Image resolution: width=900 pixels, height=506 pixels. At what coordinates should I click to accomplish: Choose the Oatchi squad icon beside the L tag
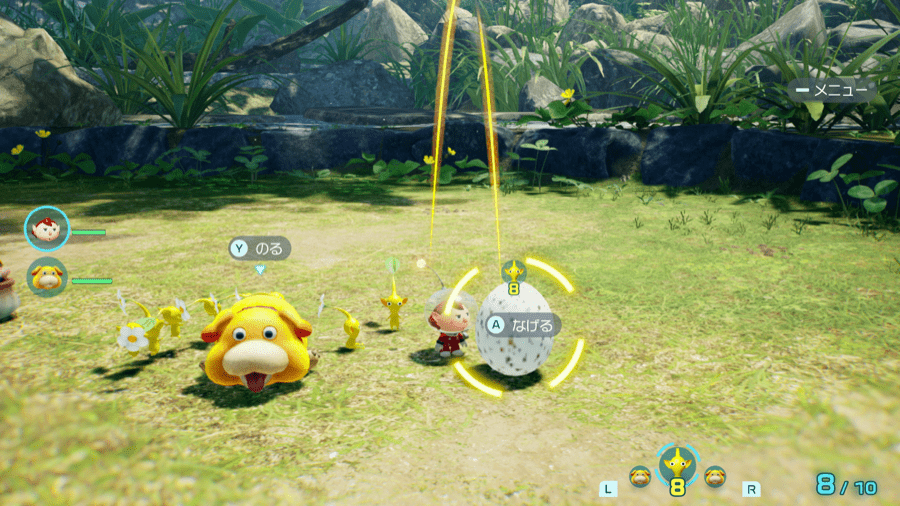[x=640, y=477]
